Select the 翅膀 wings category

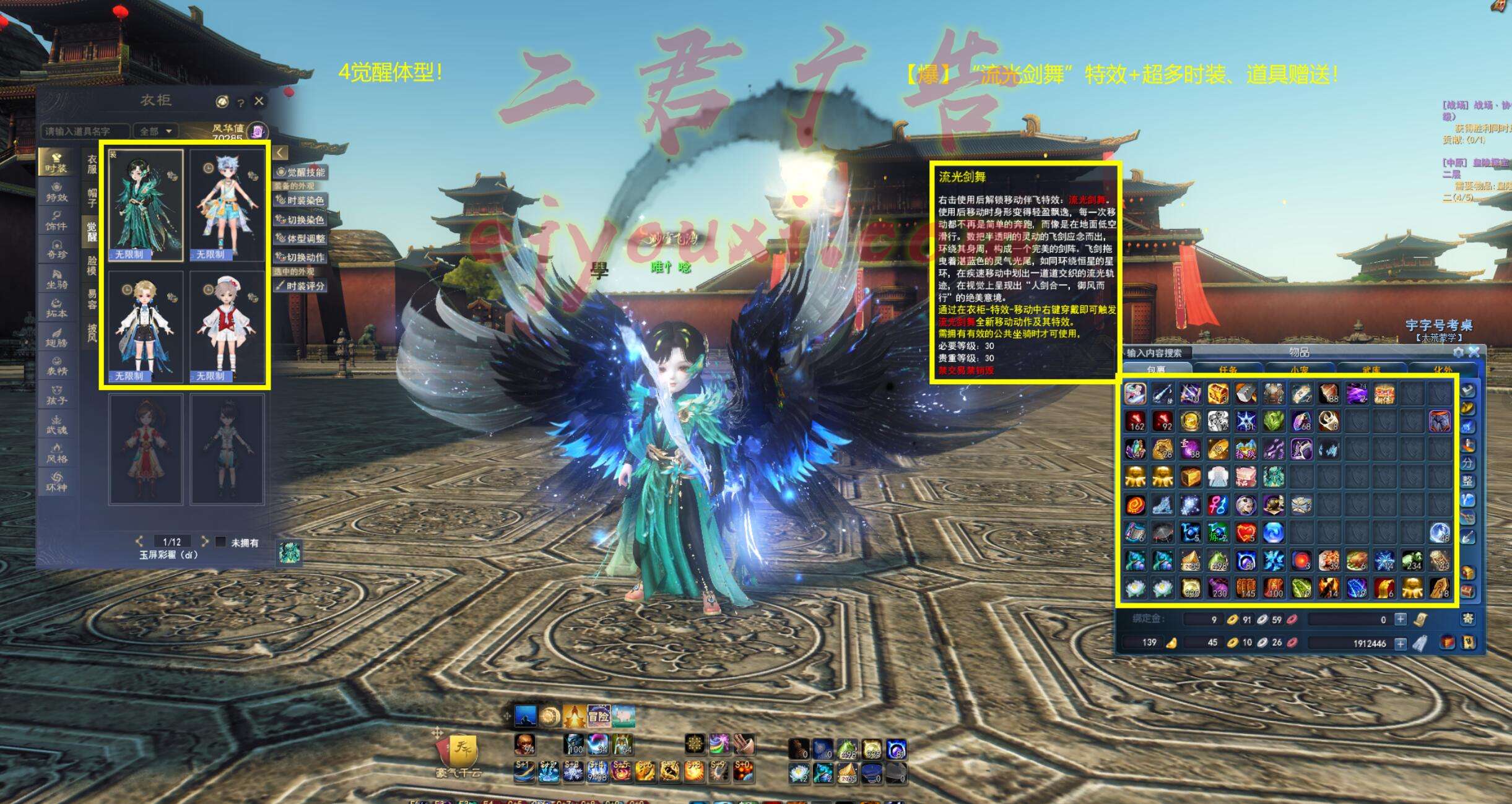pyautogui.click(x=57, y=337)
